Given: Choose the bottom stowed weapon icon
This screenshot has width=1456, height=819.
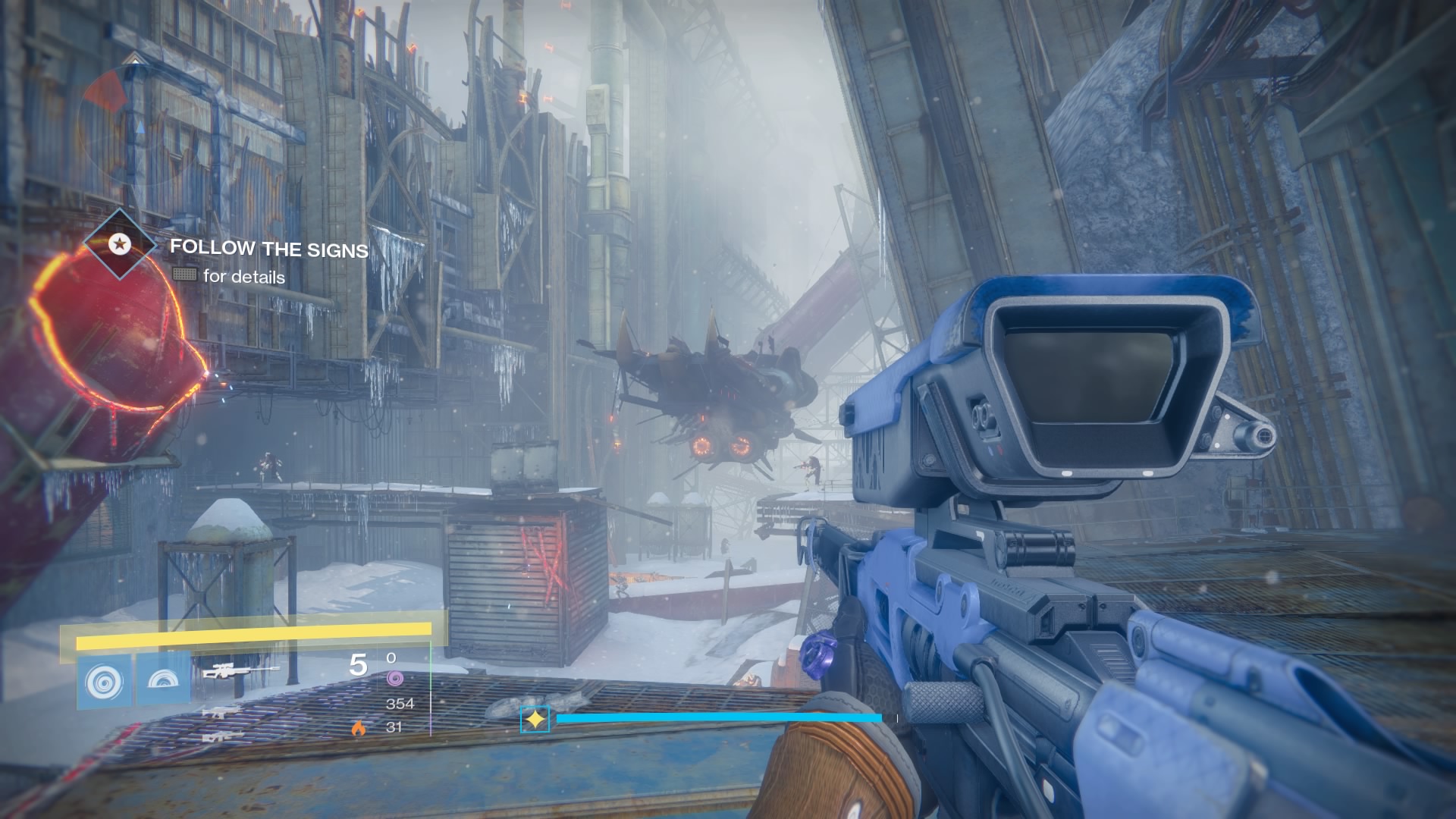Looking at the screenshot, I should tap(223, 735).
